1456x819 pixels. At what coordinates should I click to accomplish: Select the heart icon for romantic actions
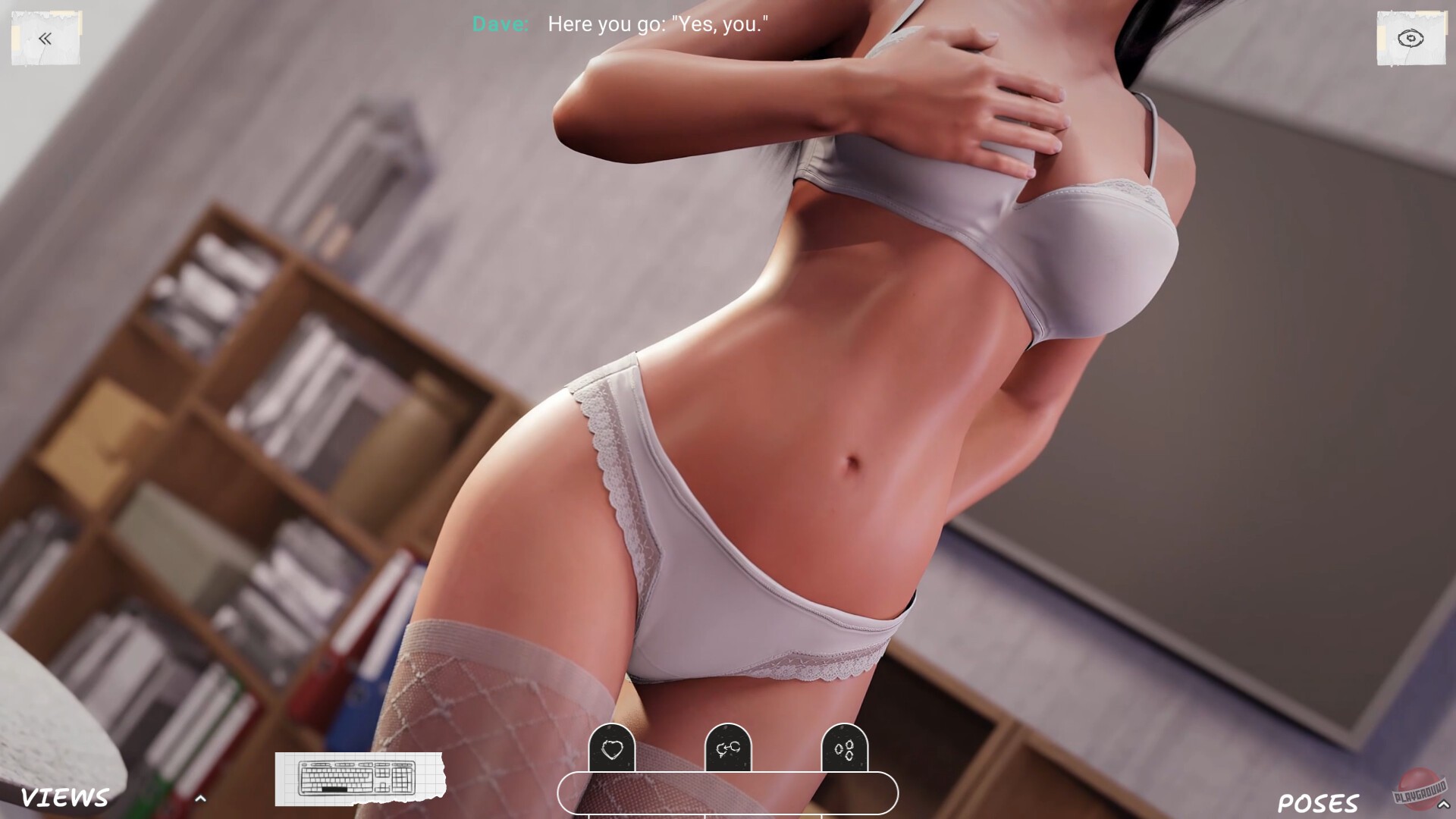[613, 751]
